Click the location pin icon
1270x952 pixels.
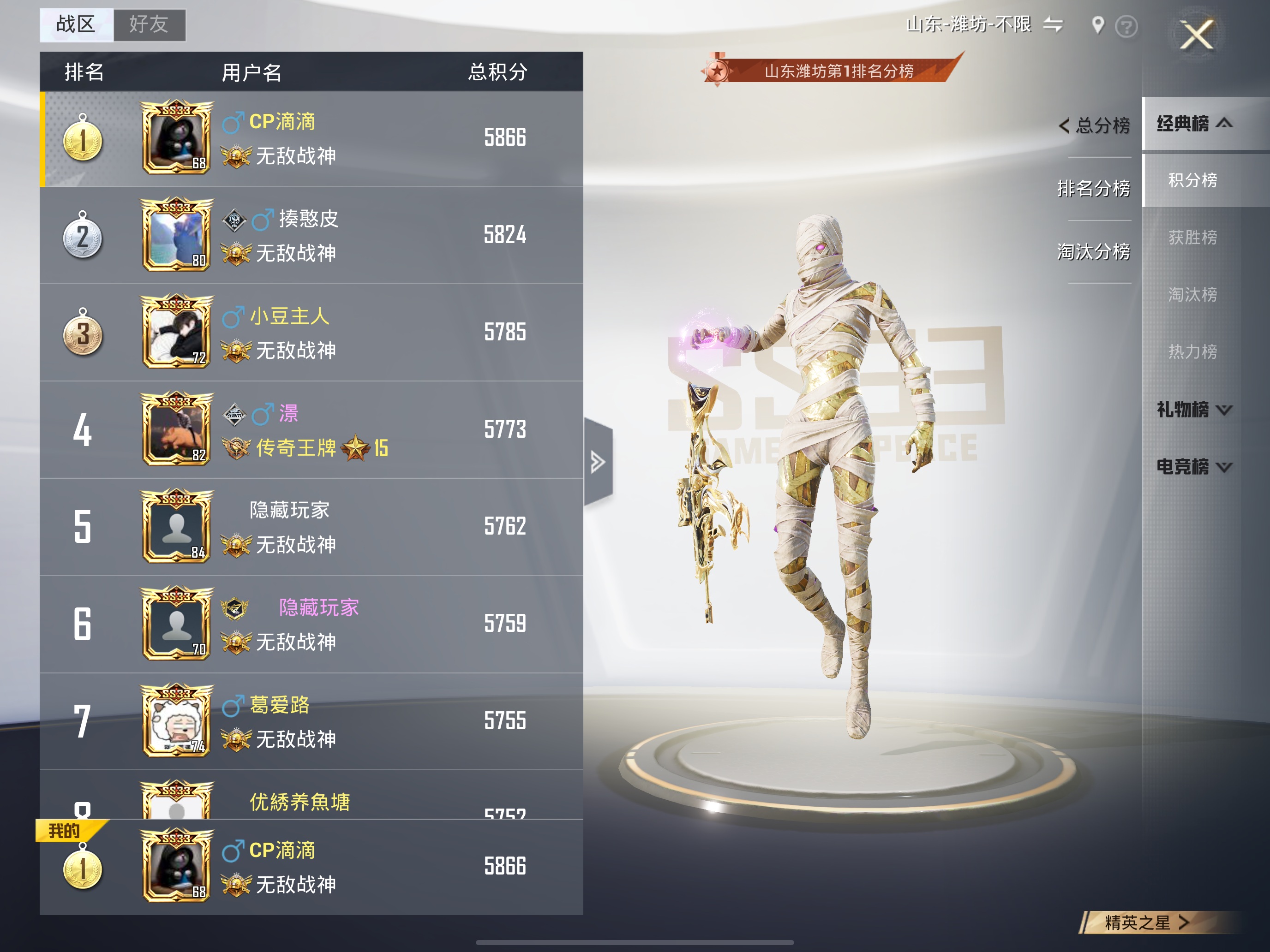click(1098, 25)
